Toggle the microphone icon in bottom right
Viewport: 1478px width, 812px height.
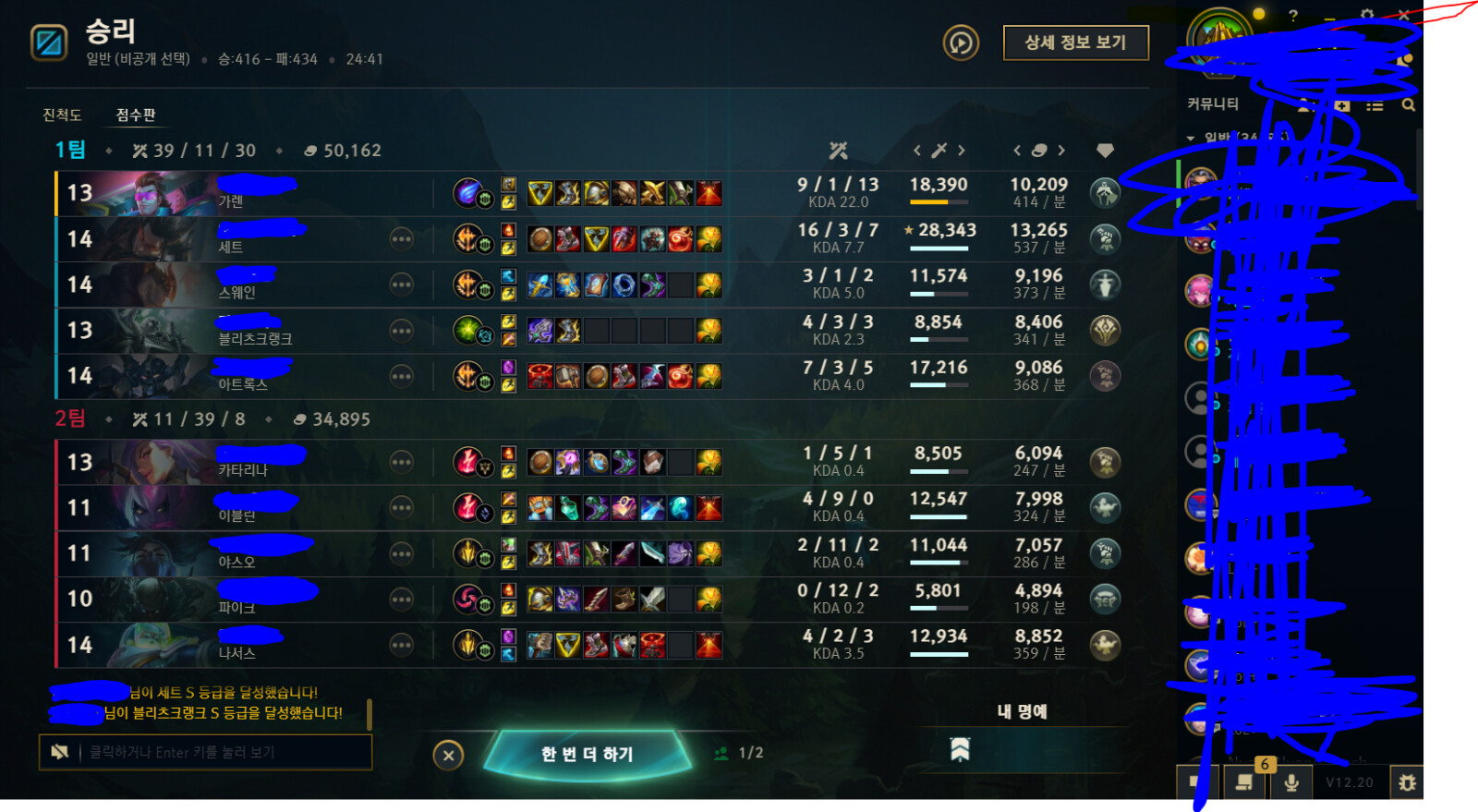(1290, 781)
